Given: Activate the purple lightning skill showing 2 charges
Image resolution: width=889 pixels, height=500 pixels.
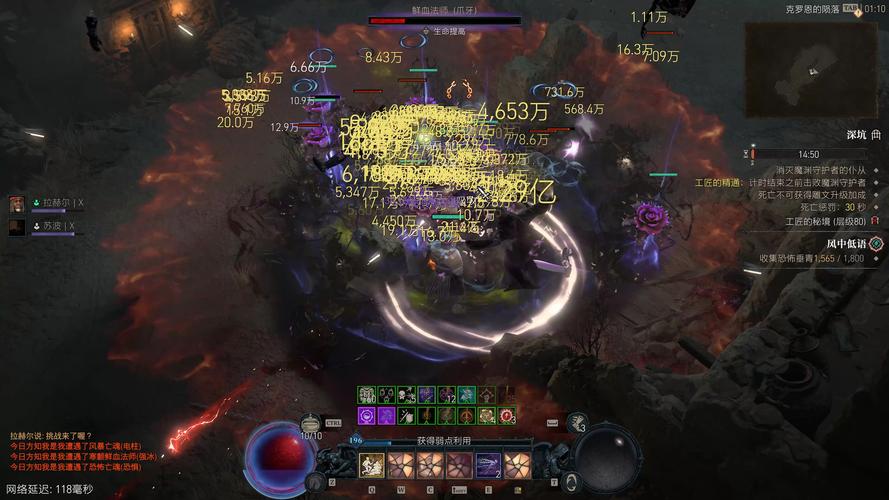Looking at the screenshot, I should click(488, 464).
